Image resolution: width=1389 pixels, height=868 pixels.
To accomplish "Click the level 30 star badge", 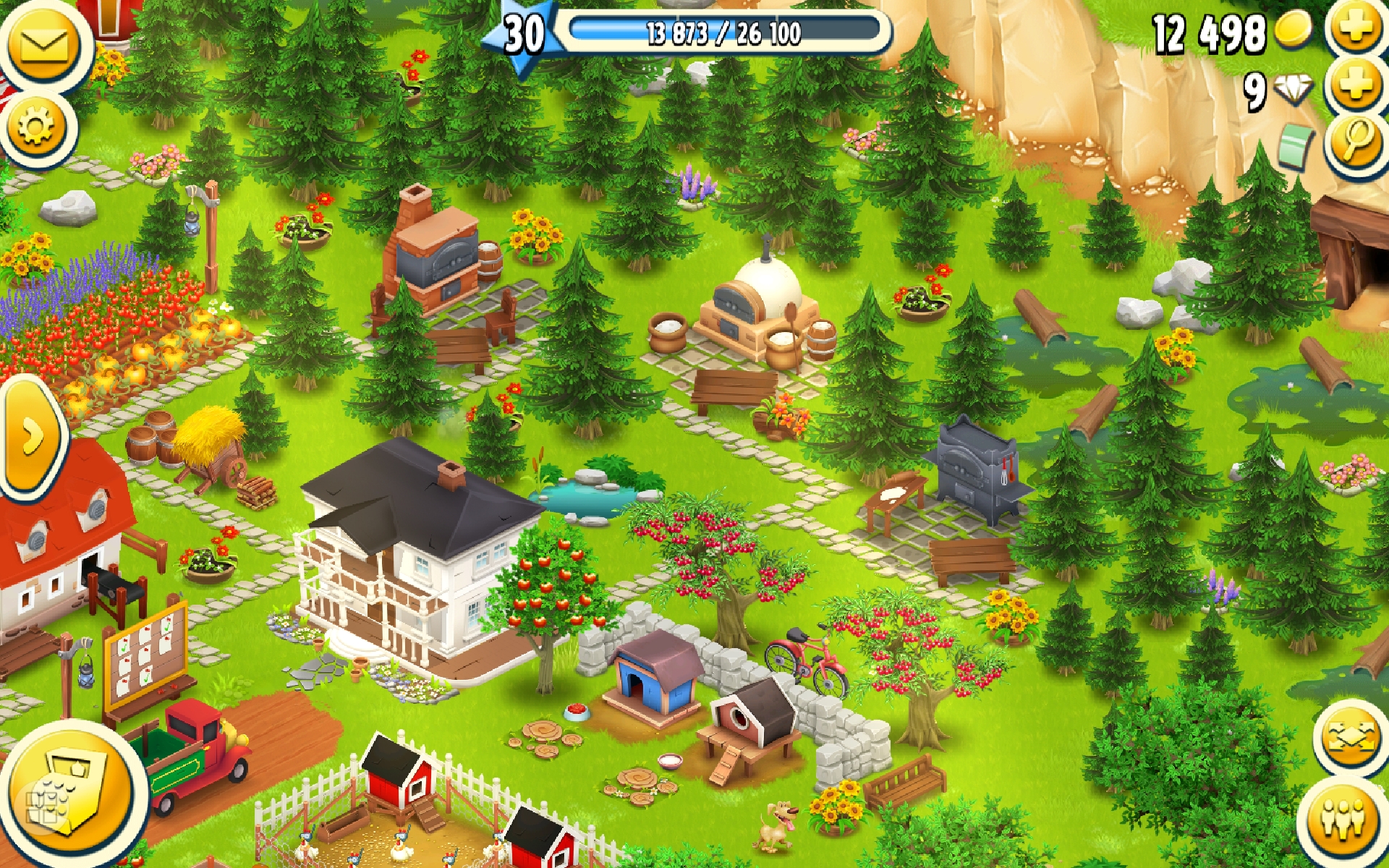I will coord(524,35).
